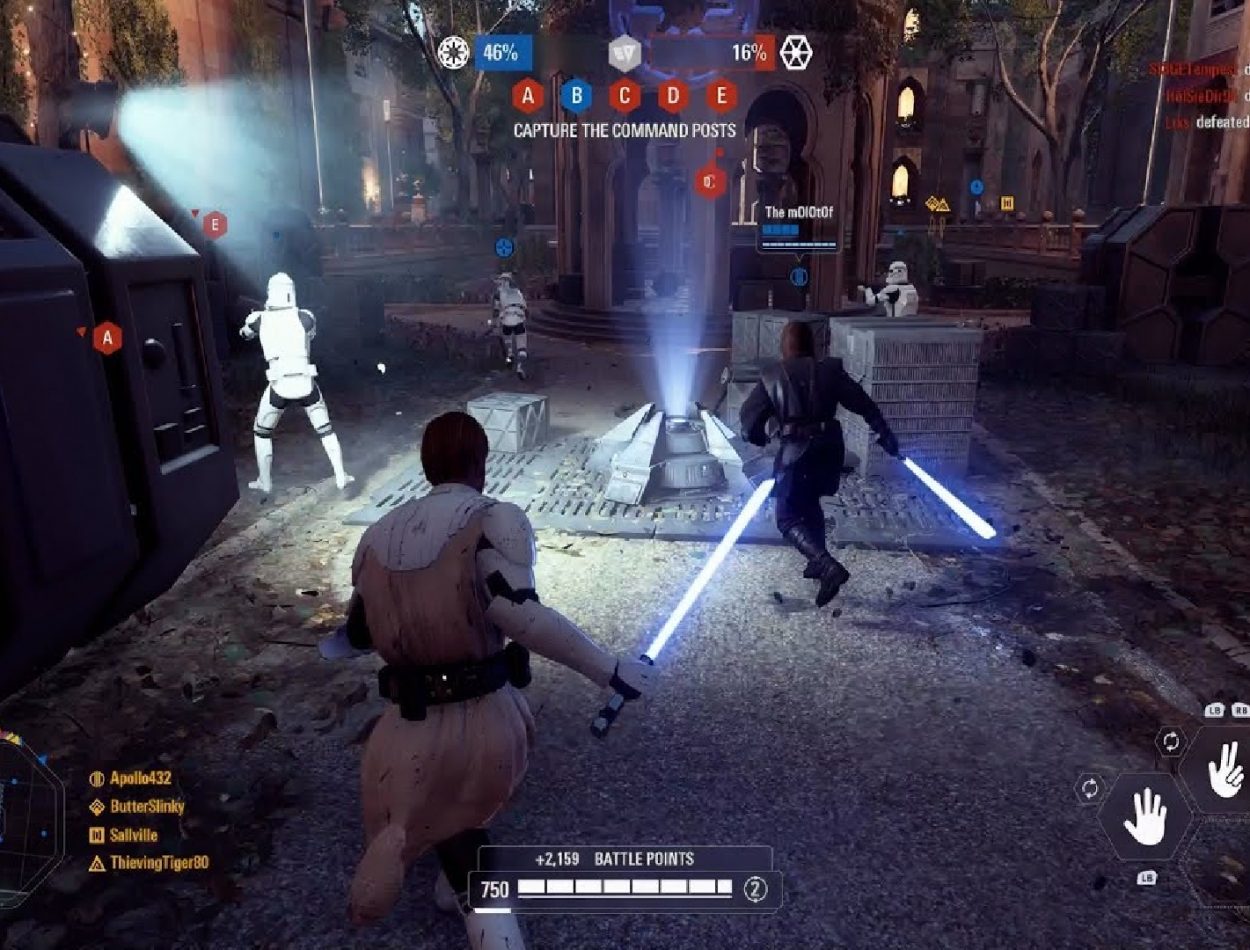Image resolution: width=1250 pixels, height=950 pixels.
Task: Select command post C in the top row
Action: (x=625, y=96)
